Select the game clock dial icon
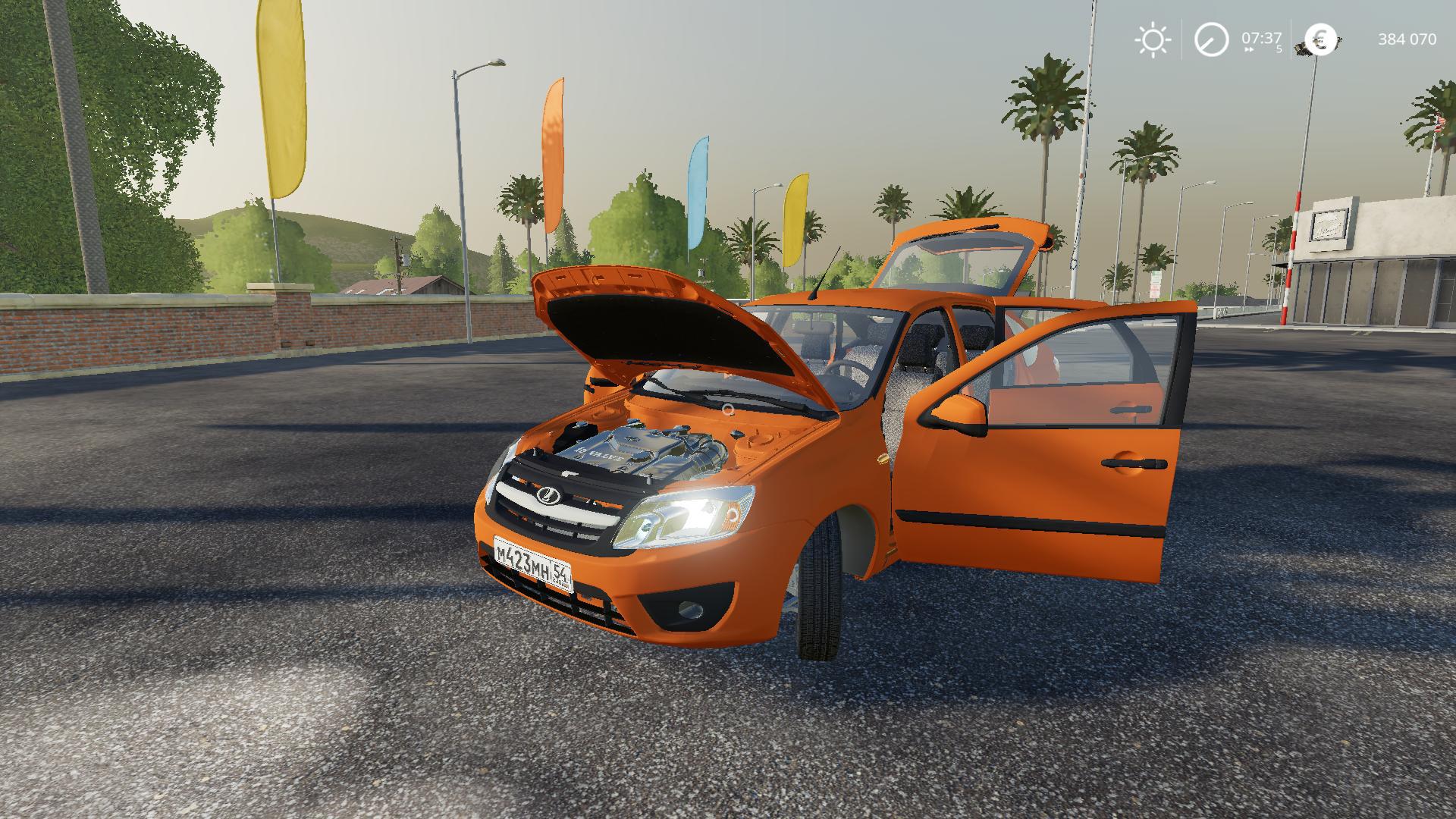1456x819 pixels. 1211,39
